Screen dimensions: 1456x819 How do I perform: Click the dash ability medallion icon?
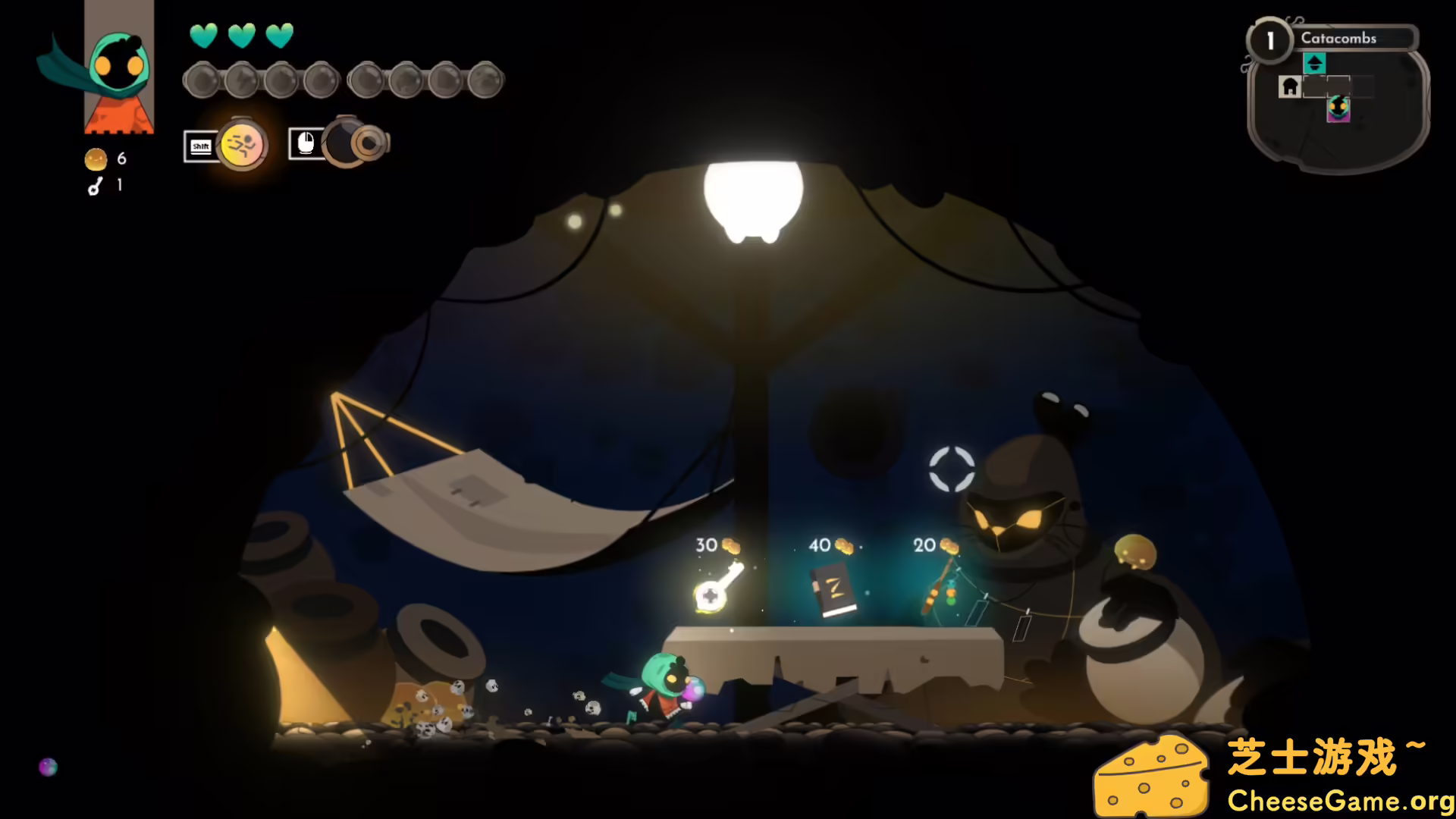click(241, 145)
